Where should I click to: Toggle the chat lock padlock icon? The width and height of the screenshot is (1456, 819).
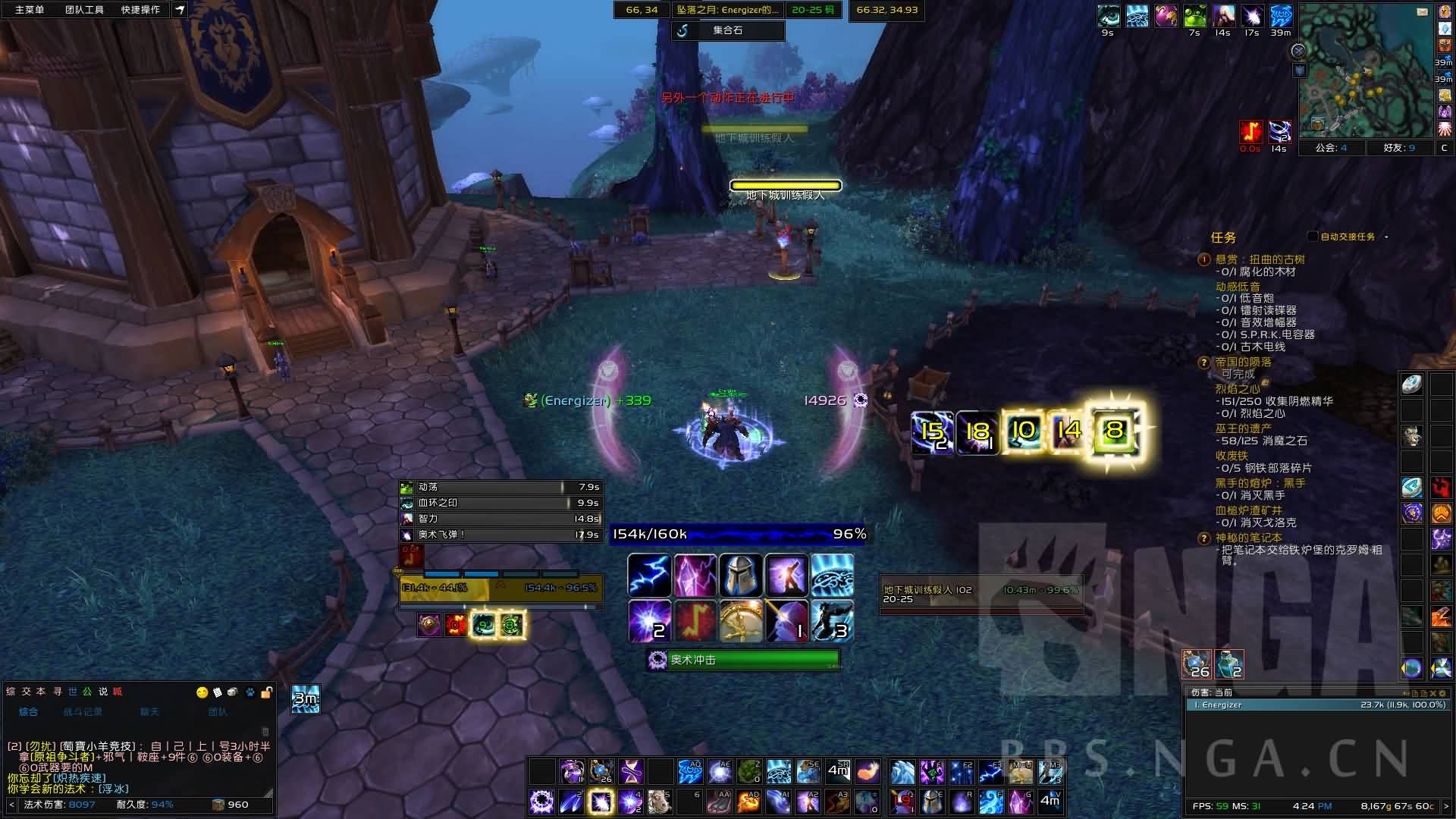(266, 692)
